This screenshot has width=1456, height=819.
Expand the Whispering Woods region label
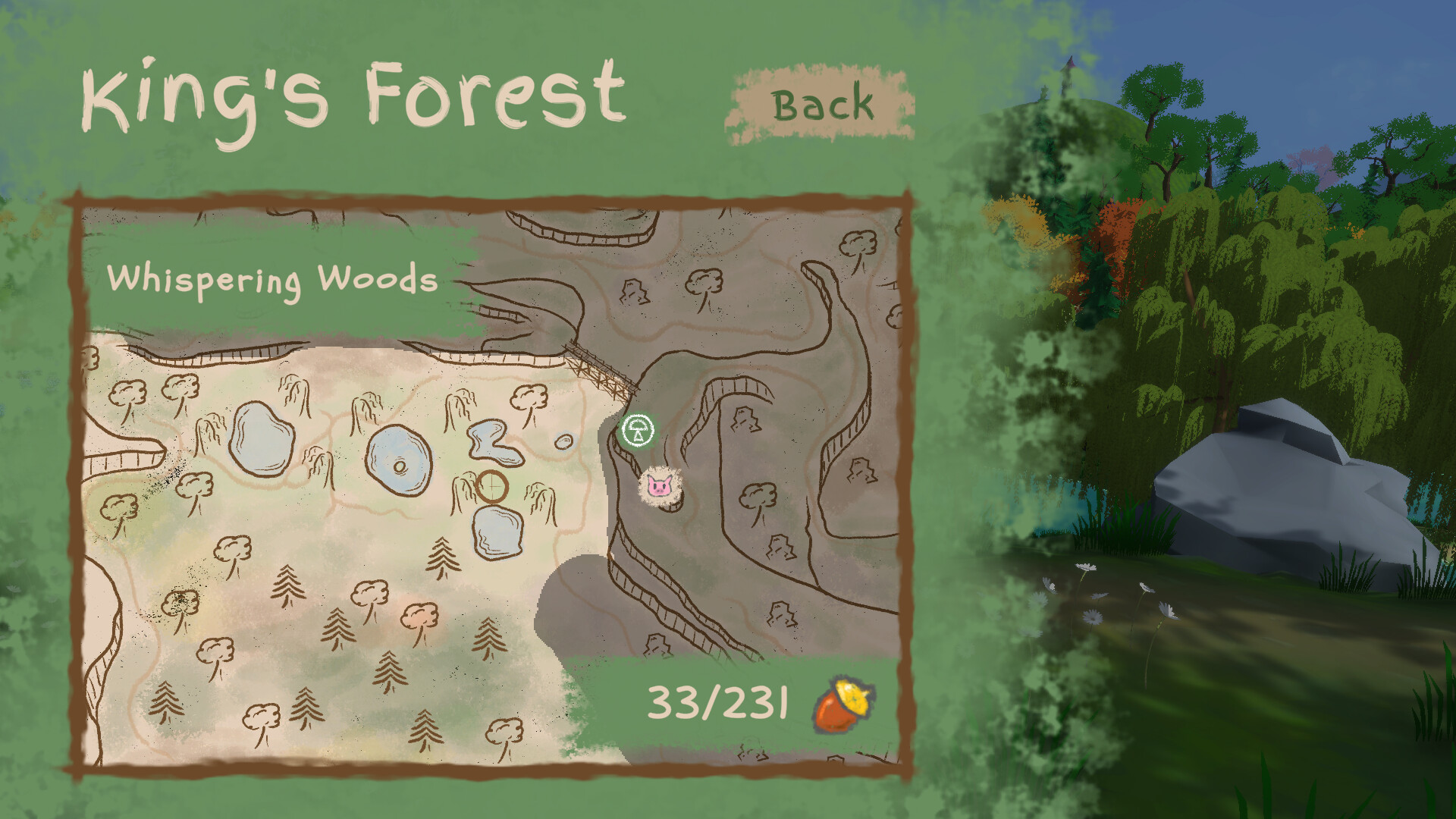coord(273,282)
